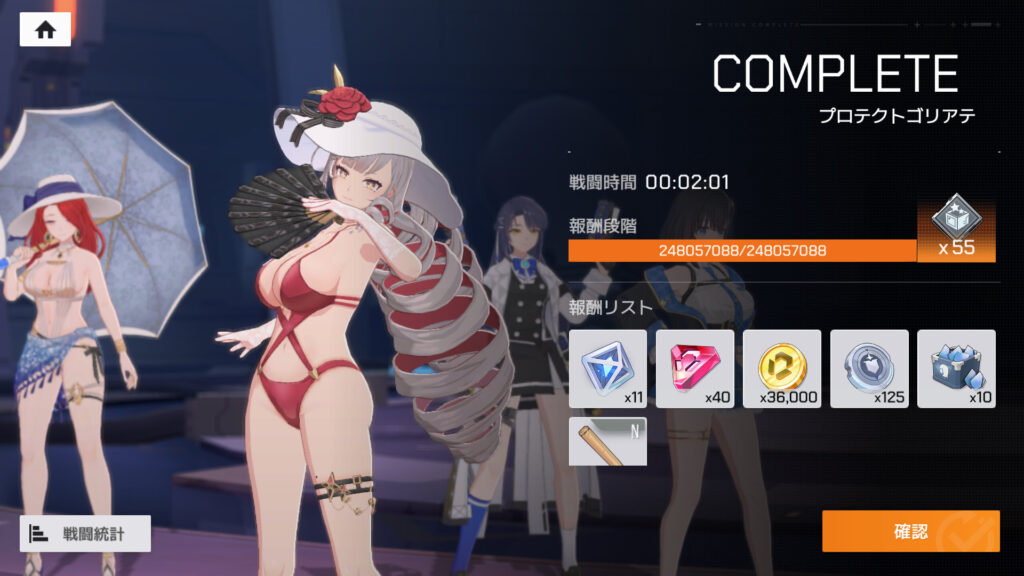This screenshot has width=1024, height=576.
Task: Open the x55 reward stage chest
Action: (x=956, y=228)
